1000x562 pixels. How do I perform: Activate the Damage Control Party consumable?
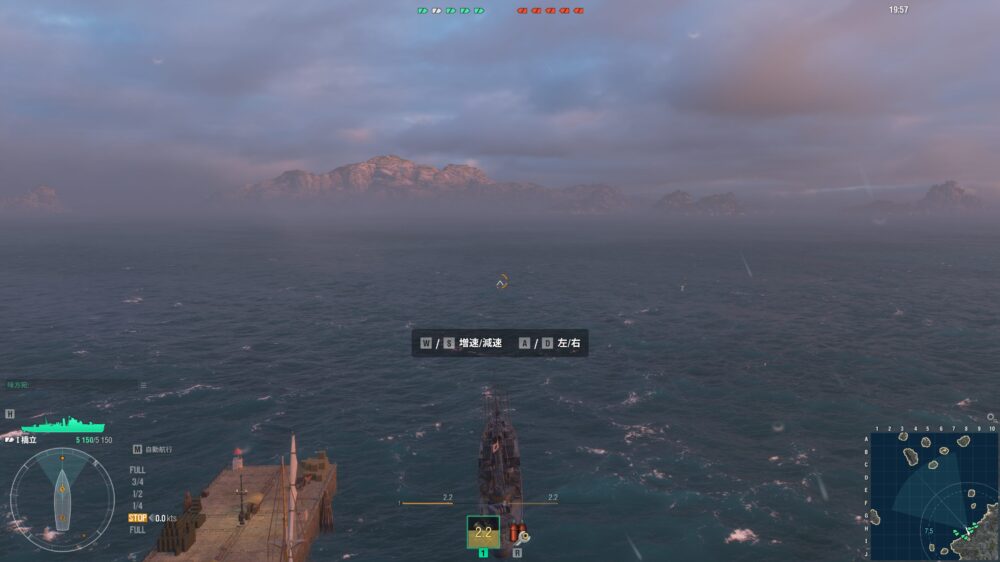pos(518,534)
